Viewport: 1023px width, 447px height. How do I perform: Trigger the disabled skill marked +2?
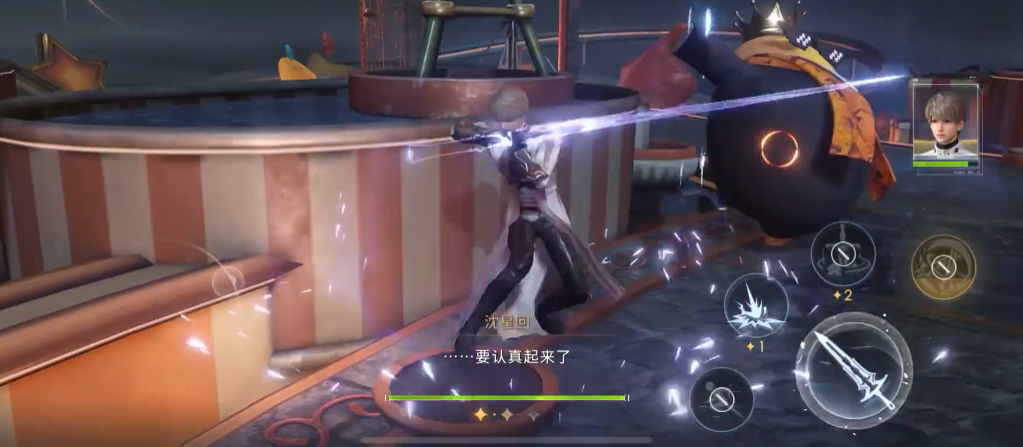[843, 254]
